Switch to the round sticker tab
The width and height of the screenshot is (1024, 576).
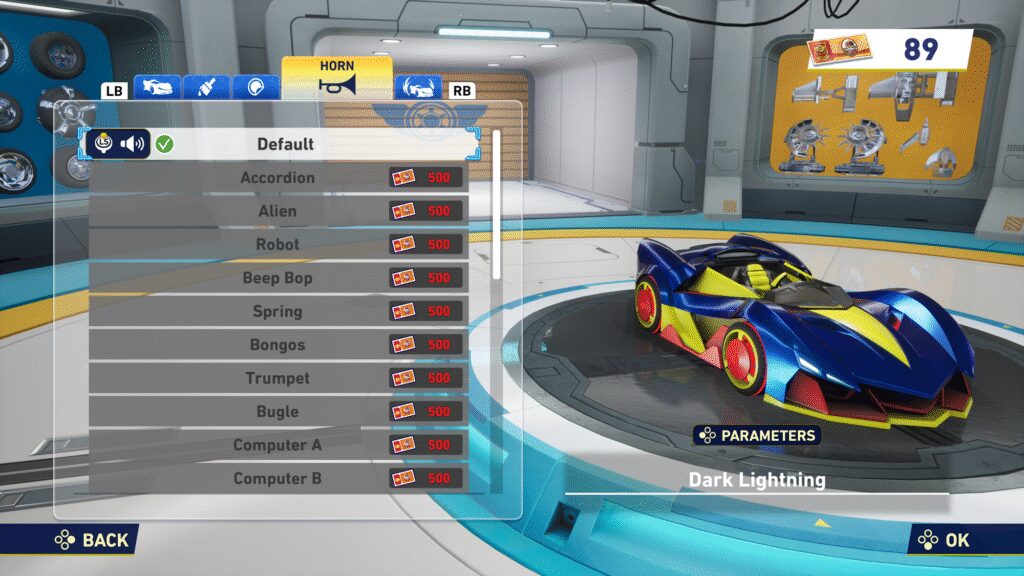pyautogui.click(x=256, y=88)
